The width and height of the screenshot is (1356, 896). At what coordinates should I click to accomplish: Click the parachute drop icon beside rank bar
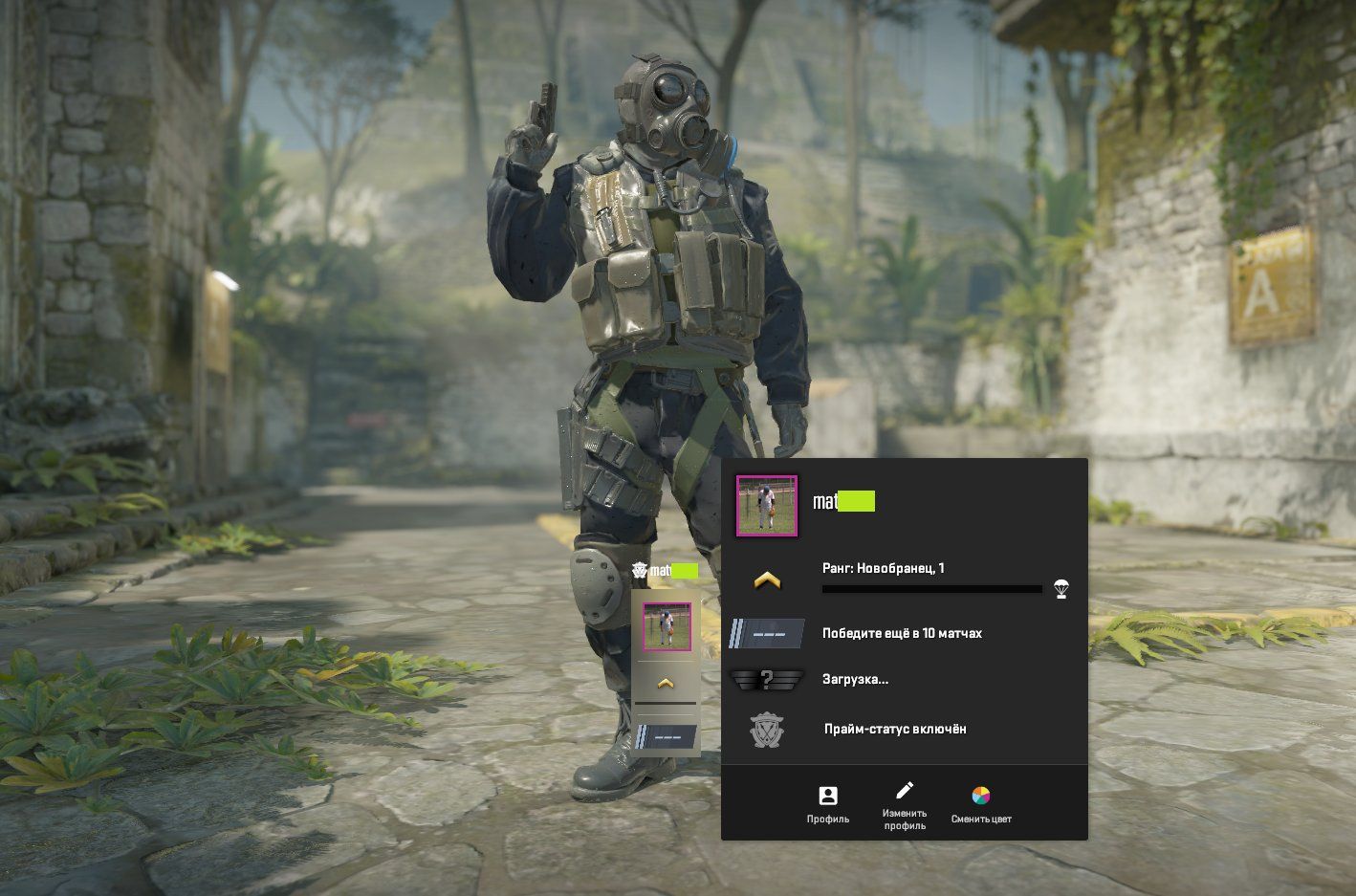click(x=1061, y=588)
